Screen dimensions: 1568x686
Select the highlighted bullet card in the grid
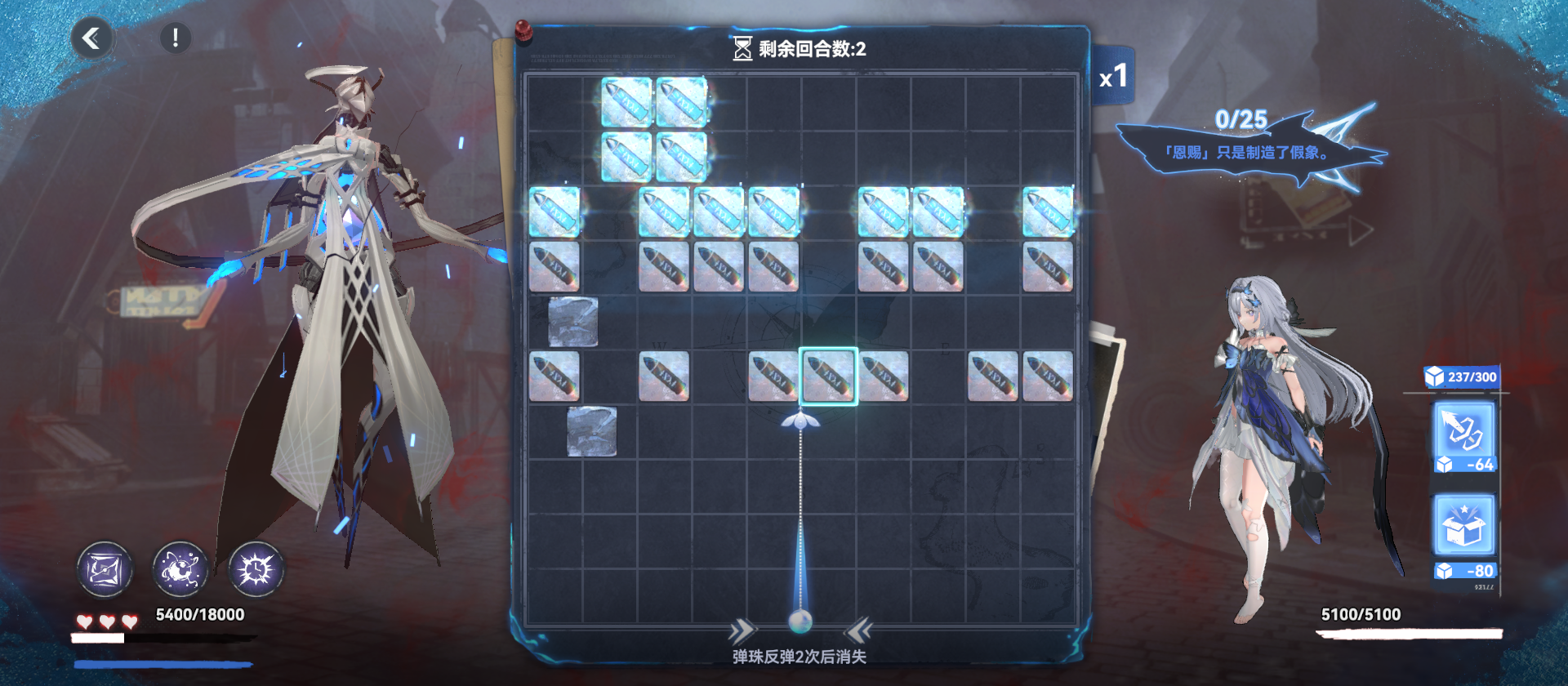click(827, 374)
